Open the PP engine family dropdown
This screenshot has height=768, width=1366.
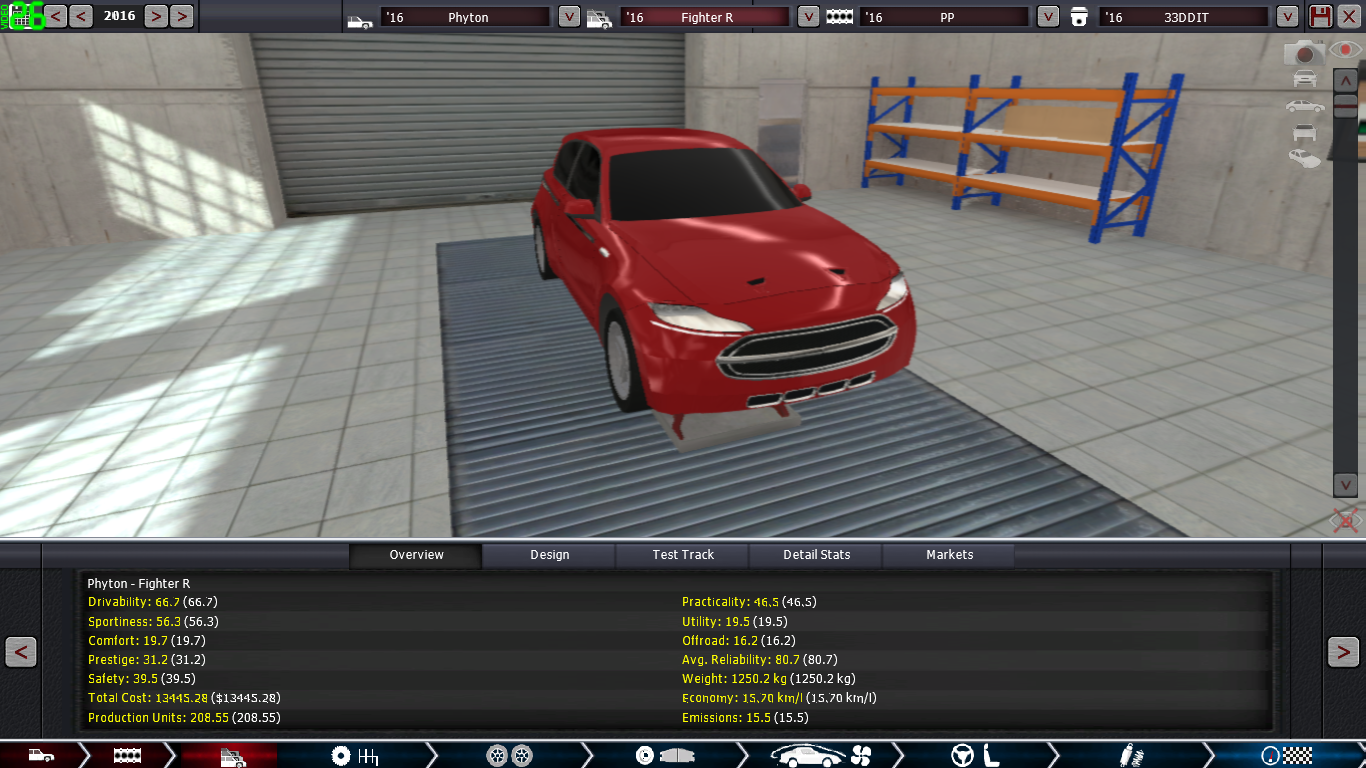(1048, 17)
